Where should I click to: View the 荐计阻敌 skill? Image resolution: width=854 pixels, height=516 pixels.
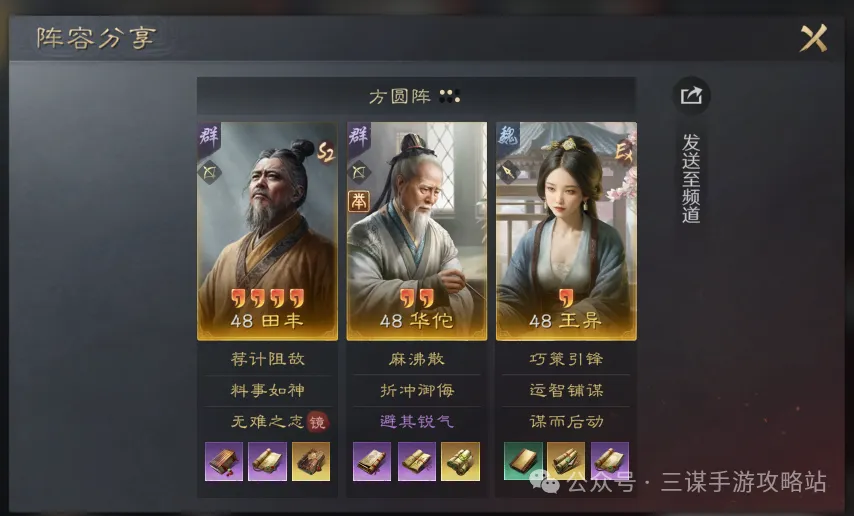click(x=267, y=359)
